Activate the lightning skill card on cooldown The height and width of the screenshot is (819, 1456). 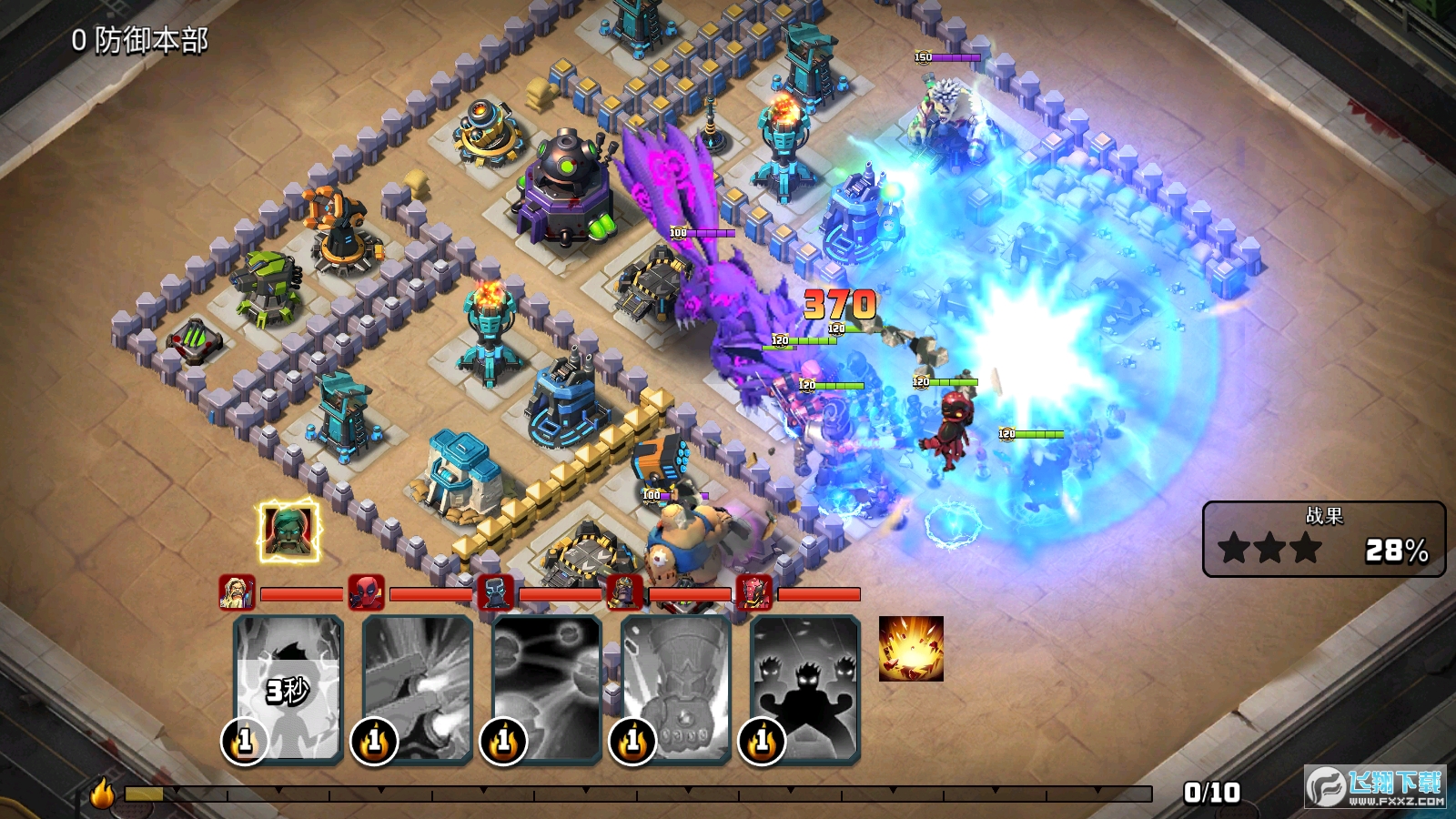click(288, 687)
